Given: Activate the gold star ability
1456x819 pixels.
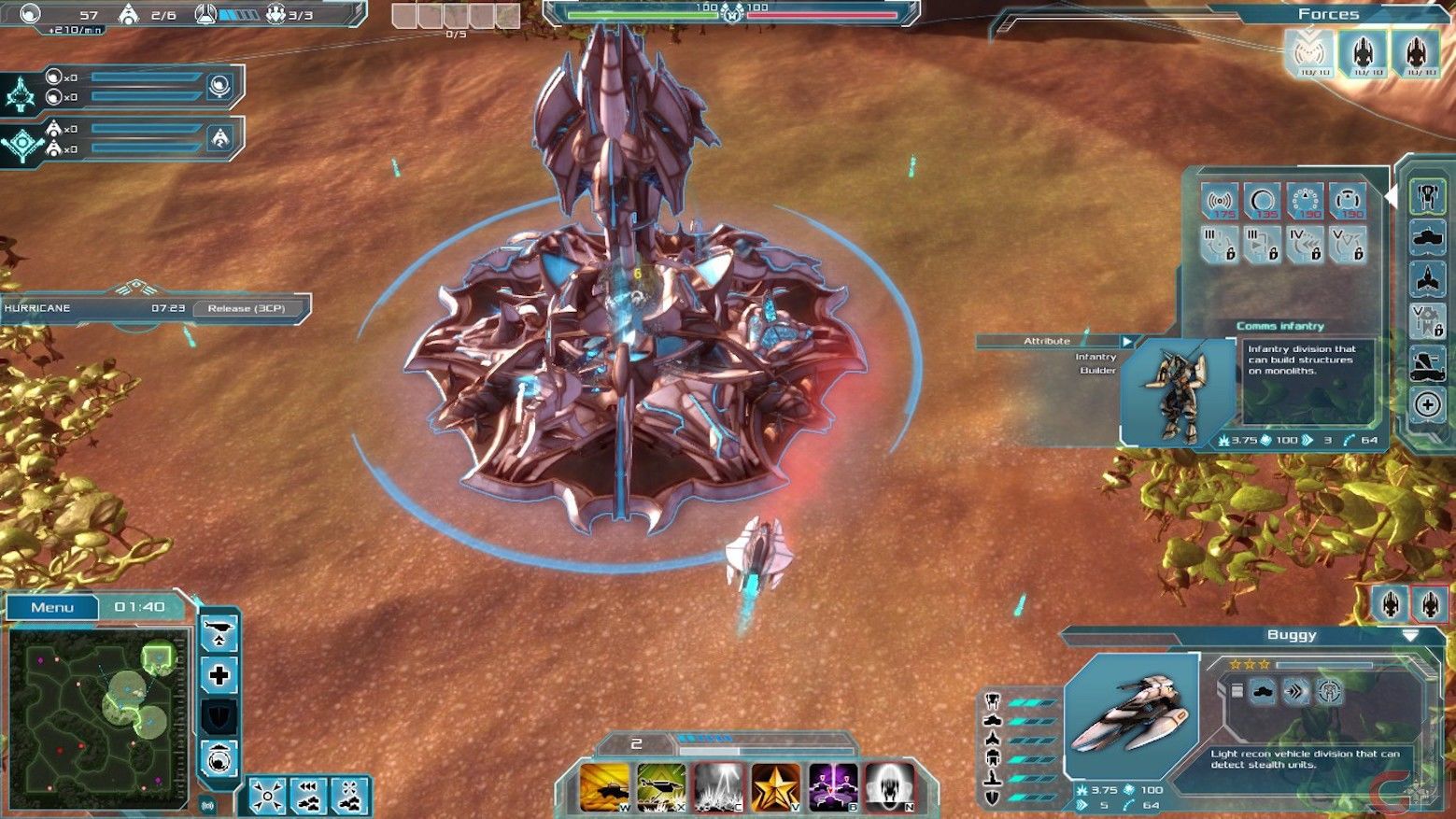Looking at the screenshot, I should click(775, 786).
